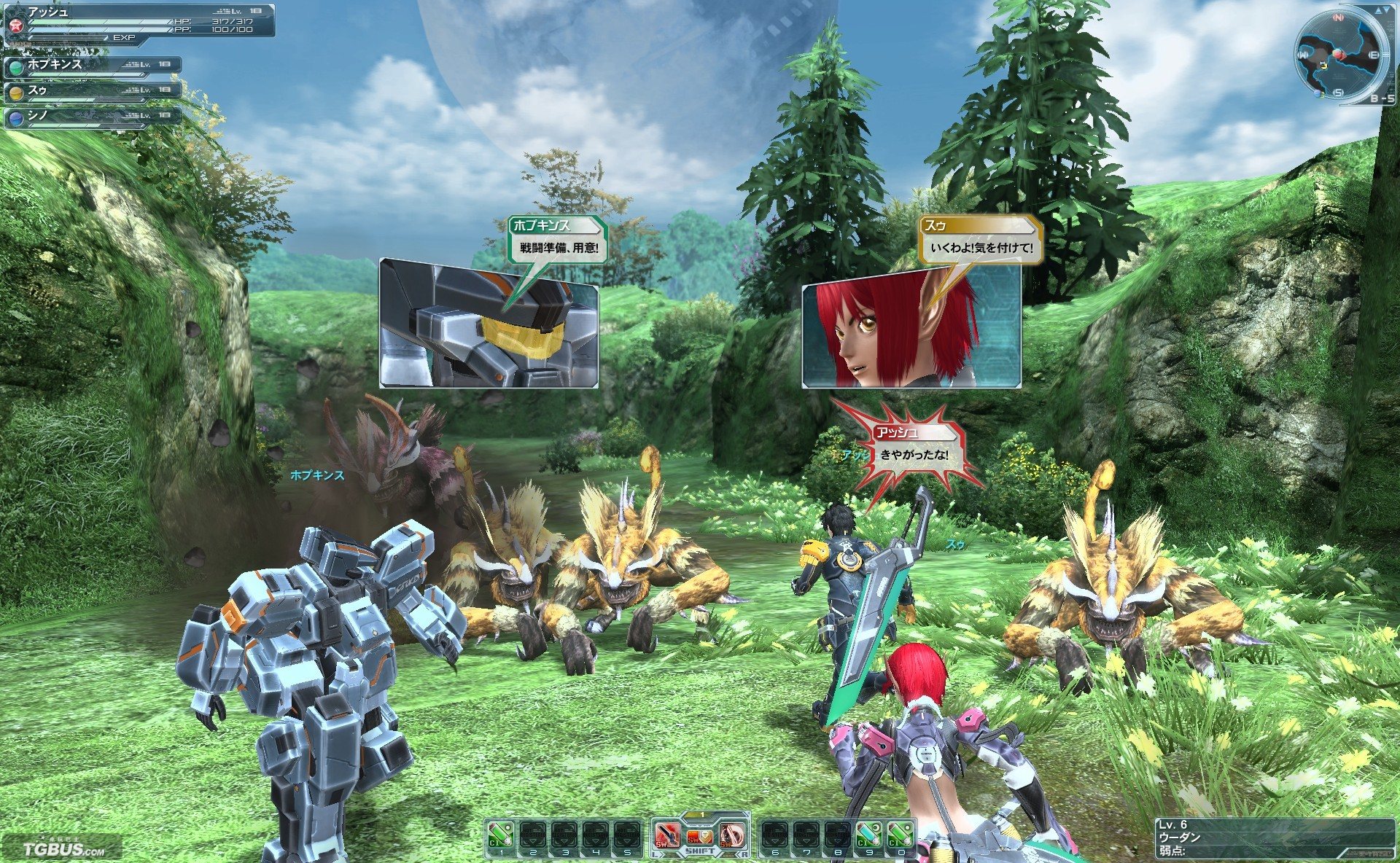Select party member スゥ in the party list

(x=92, y=92)
